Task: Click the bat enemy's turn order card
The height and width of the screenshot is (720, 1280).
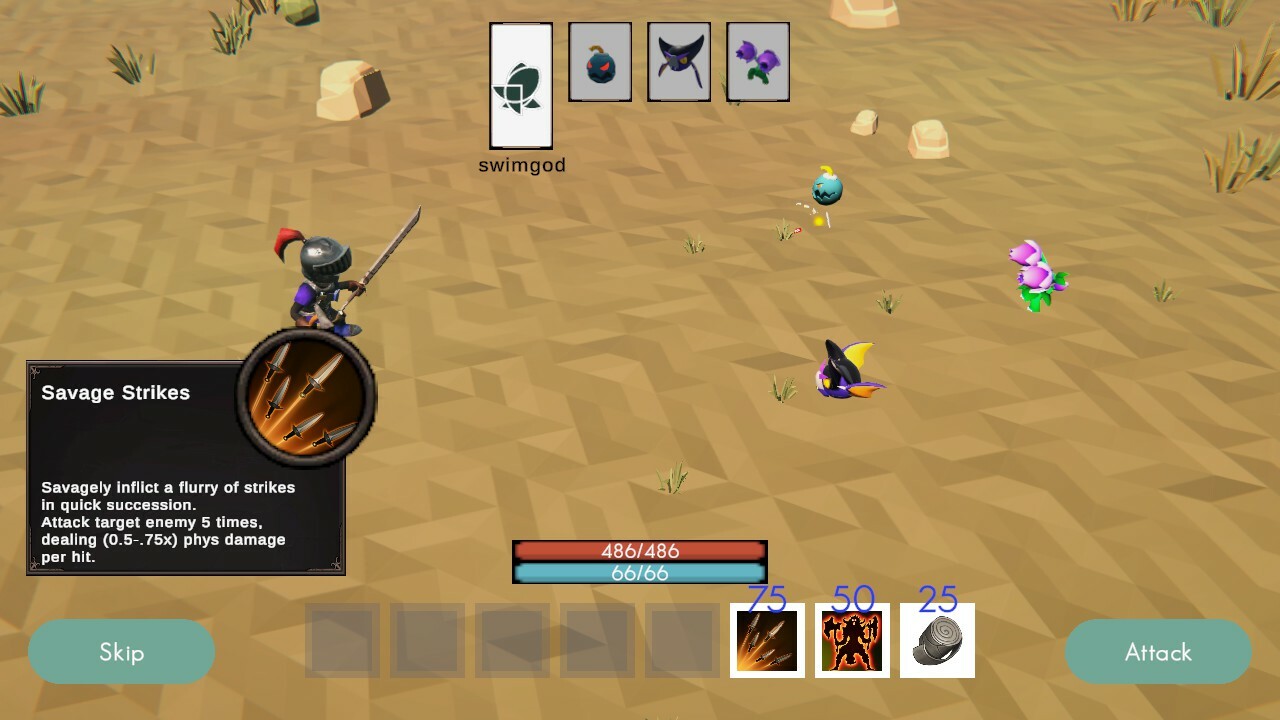Action: (678, 61)
